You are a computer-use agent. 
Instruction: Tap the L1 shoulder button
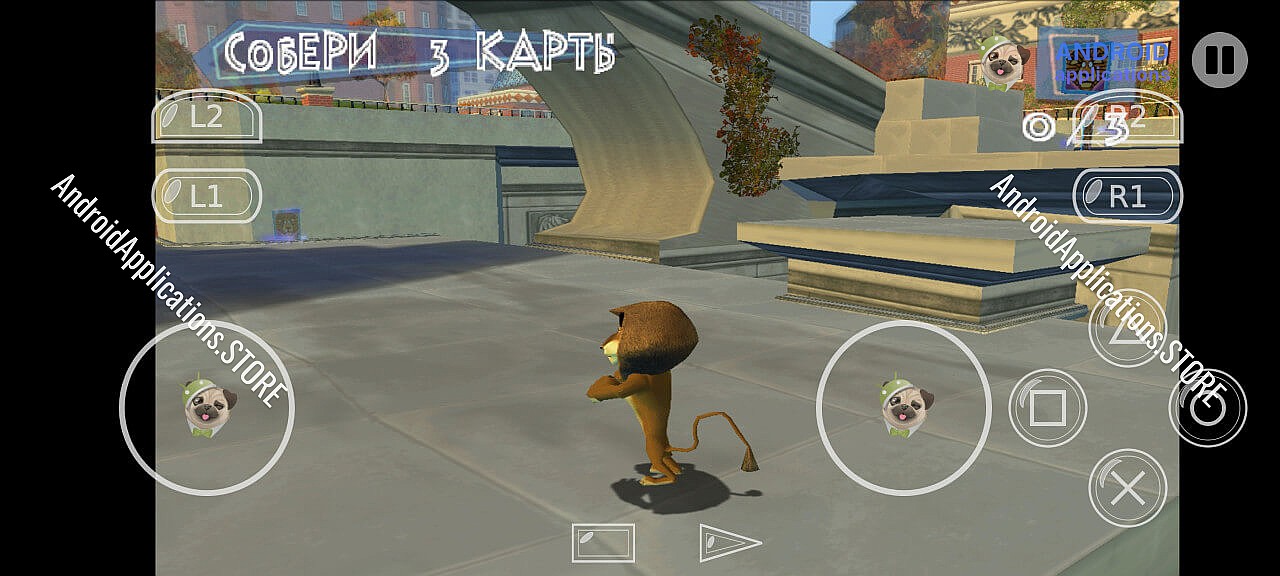tap(206, 196)
